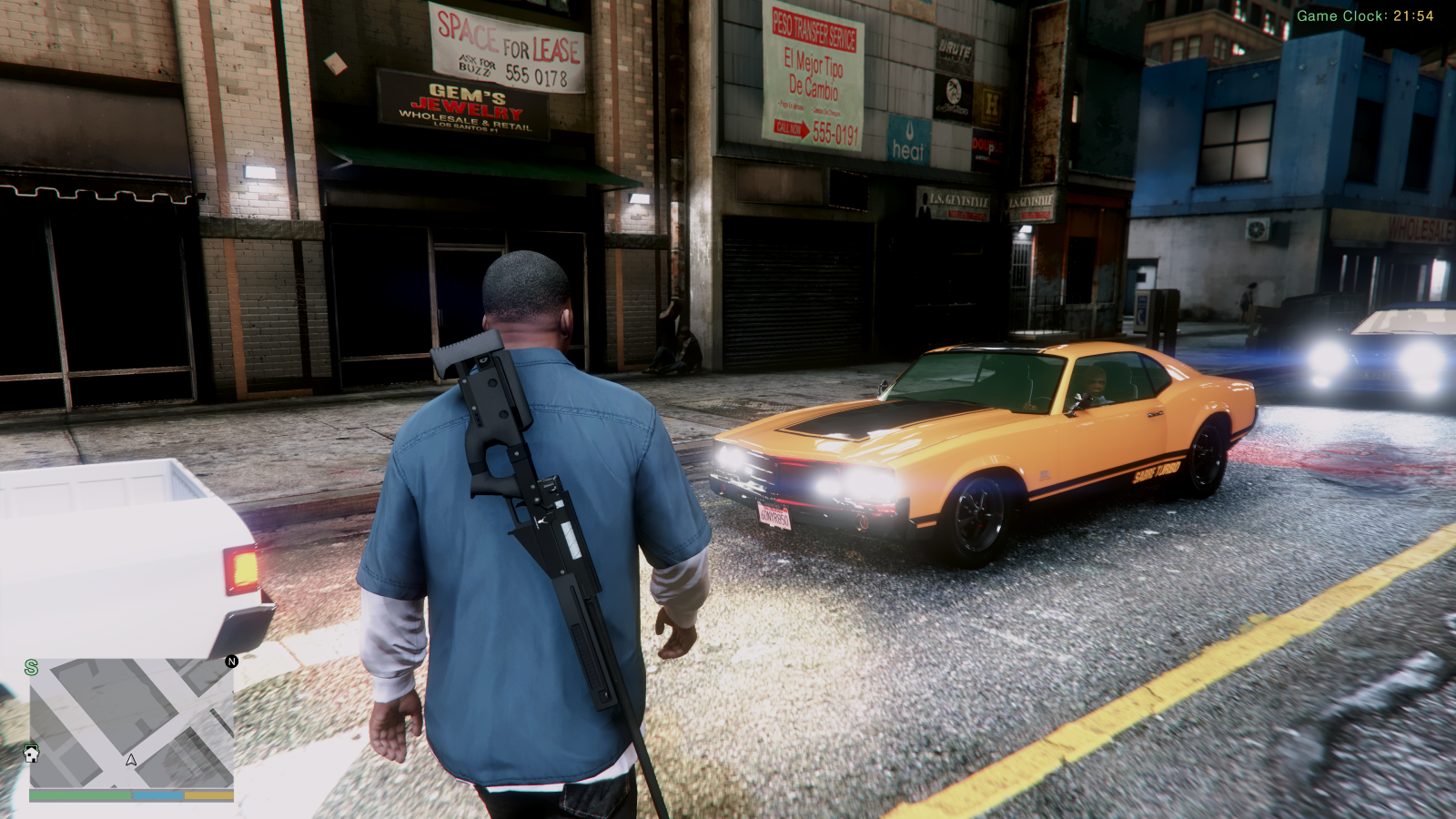Click the green health bar below the minimap
1456x819 pixels.
tap(81, 794)
